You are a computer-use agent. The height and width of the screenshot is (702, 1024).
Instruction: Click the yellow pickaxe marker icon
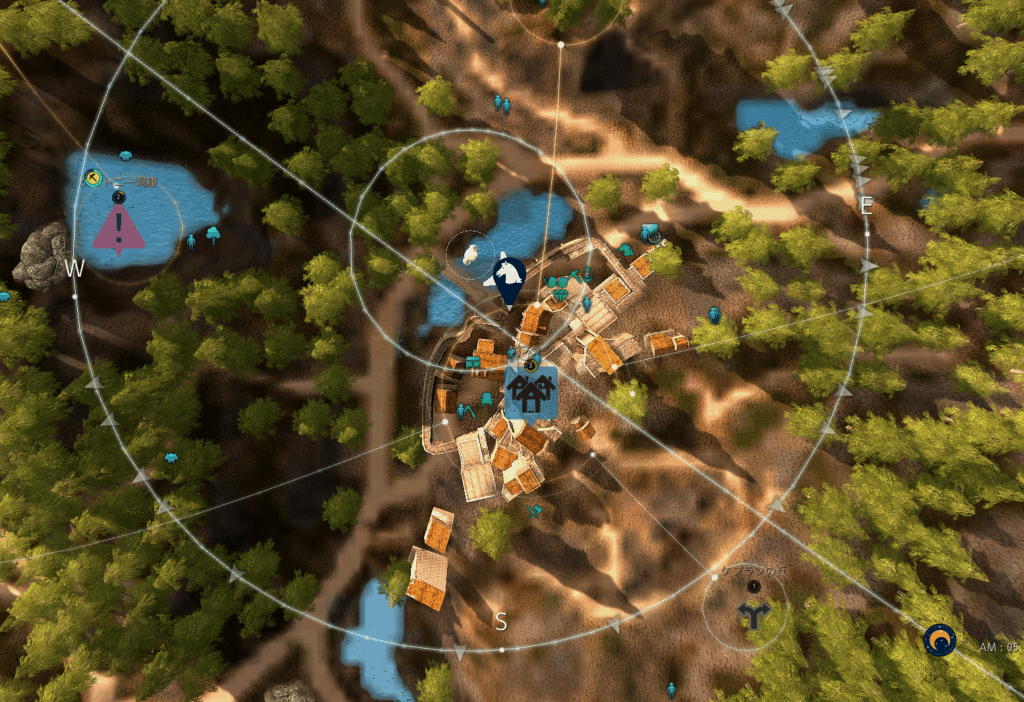(x=93, y=178)
